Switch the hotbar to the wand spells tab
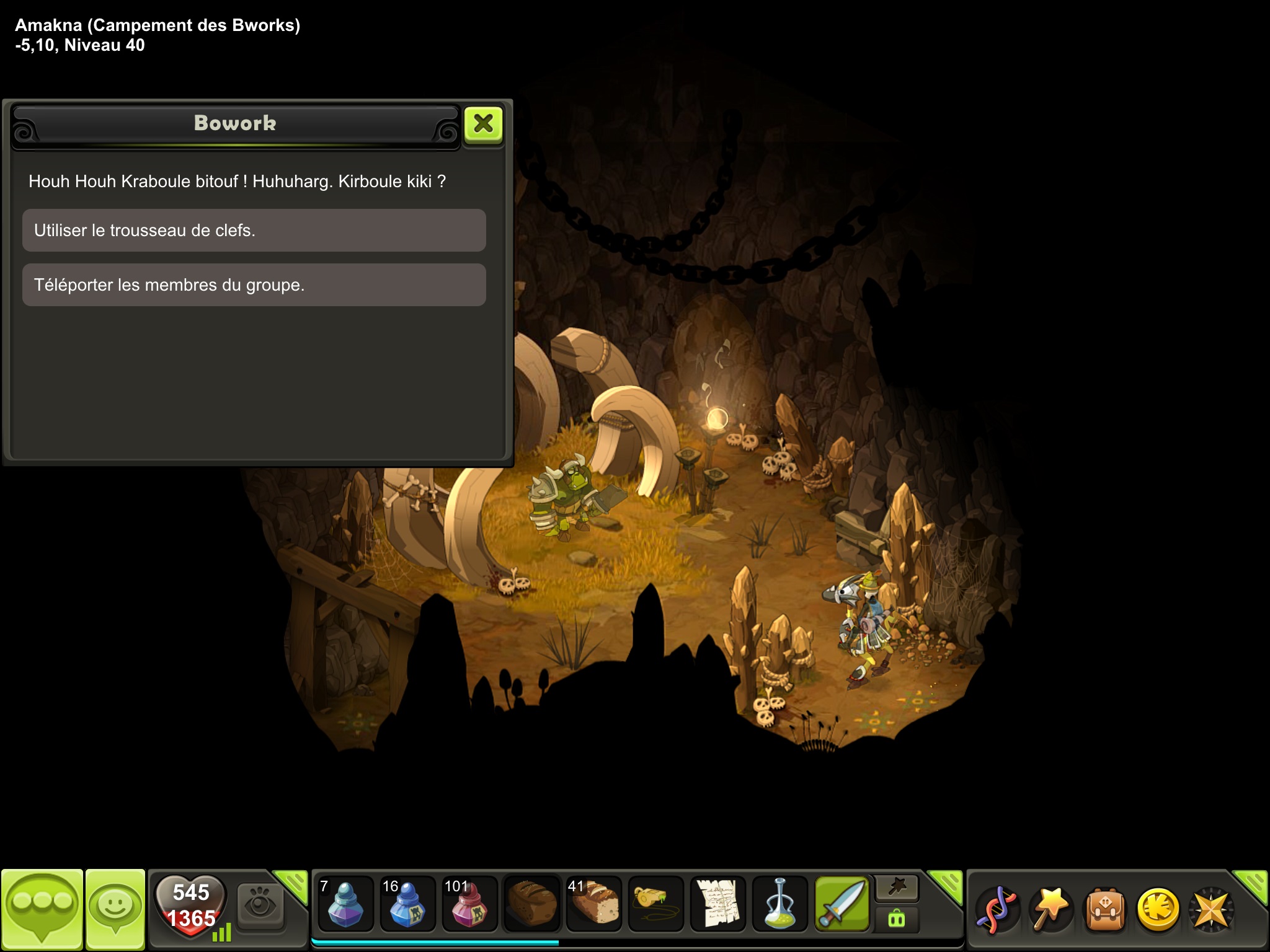Image resolution: width=1270 pixels, height=952 pixels. (x=897, y=889)
